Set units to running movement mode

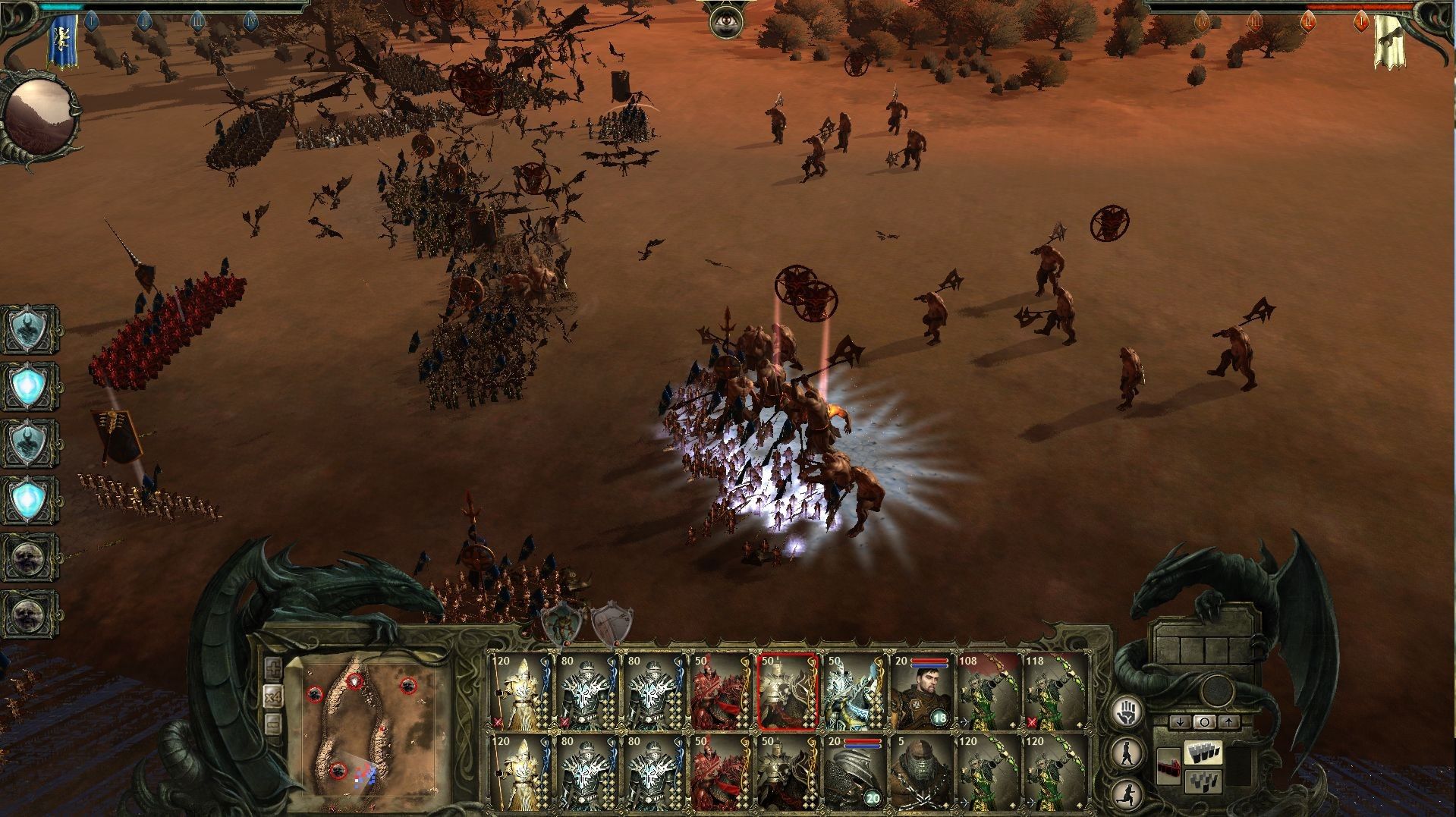pyautogui.click(x=1127, y=793)
